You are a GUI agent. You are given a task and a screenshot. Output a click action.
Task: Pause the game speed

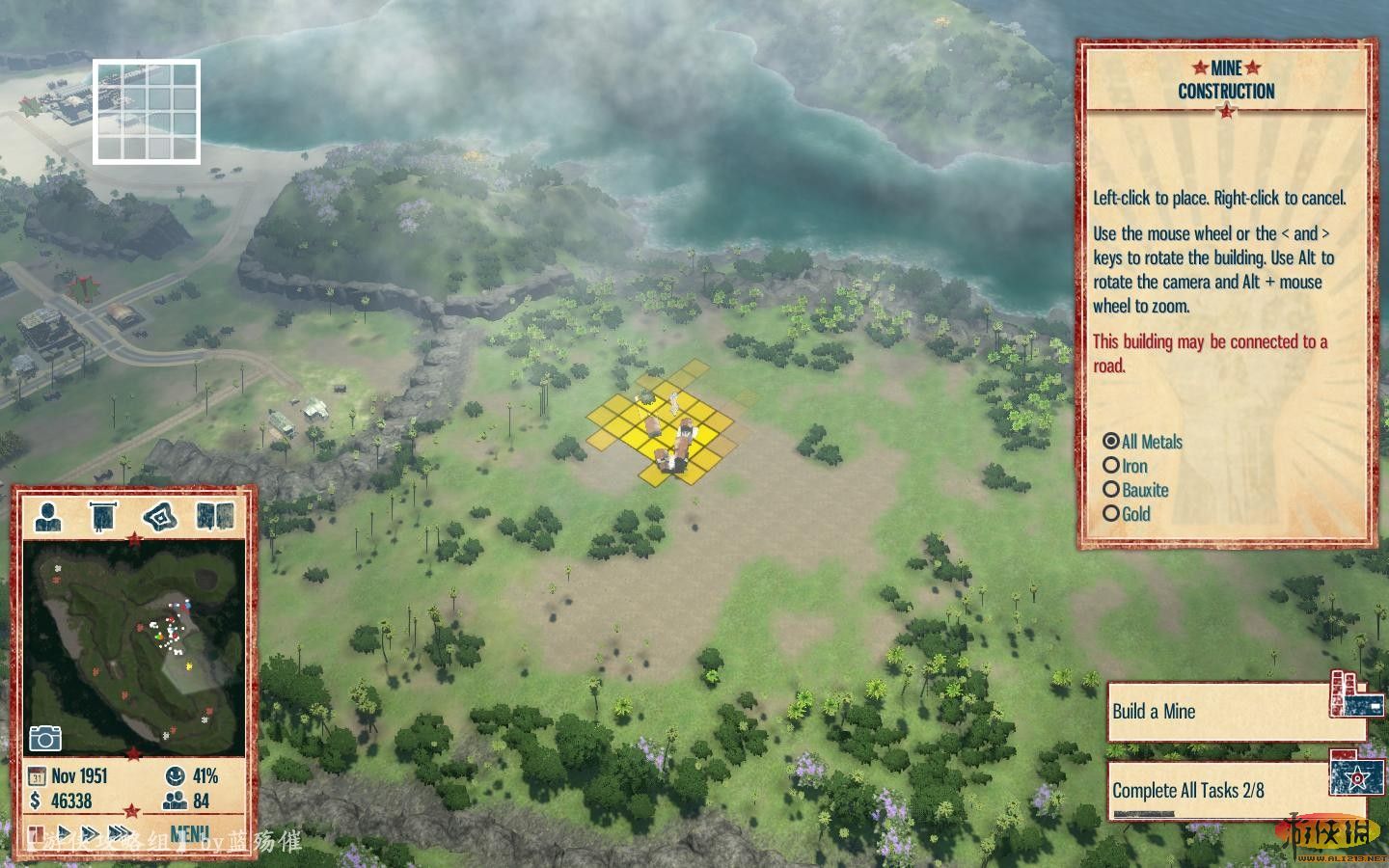pyautogui.click(x=36, y=833)
